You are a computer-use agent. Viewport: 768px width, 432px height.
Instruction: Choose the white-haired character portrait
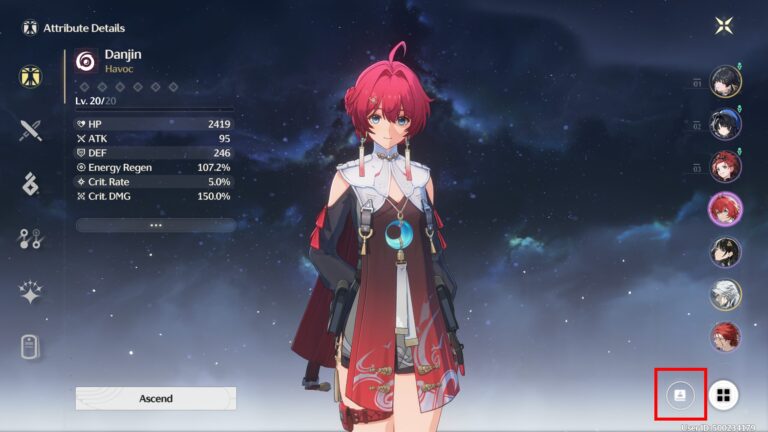coord(725,294)
